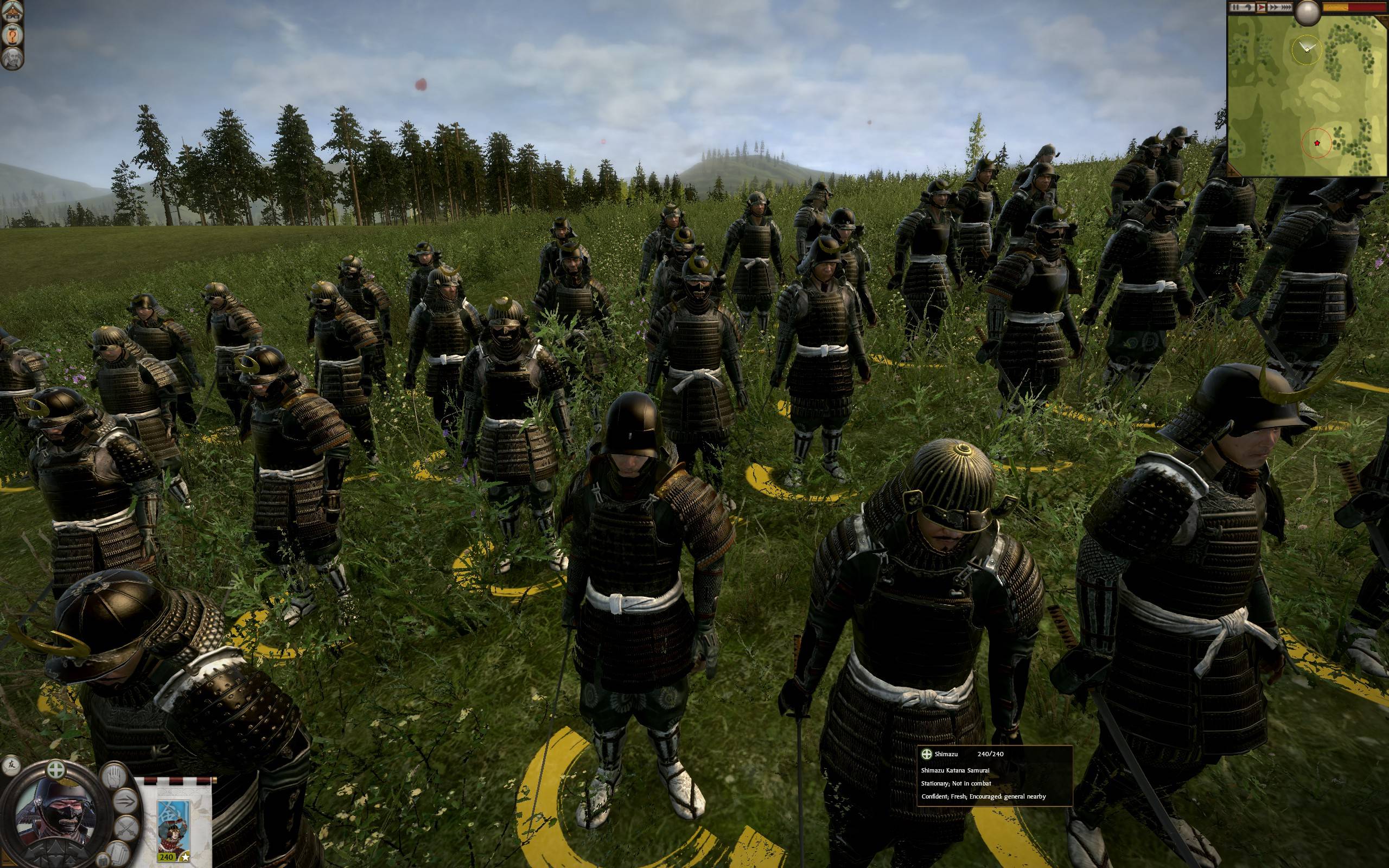Toggle the arrow movement button
This screenshot has height=868, width=1389.
126,800
